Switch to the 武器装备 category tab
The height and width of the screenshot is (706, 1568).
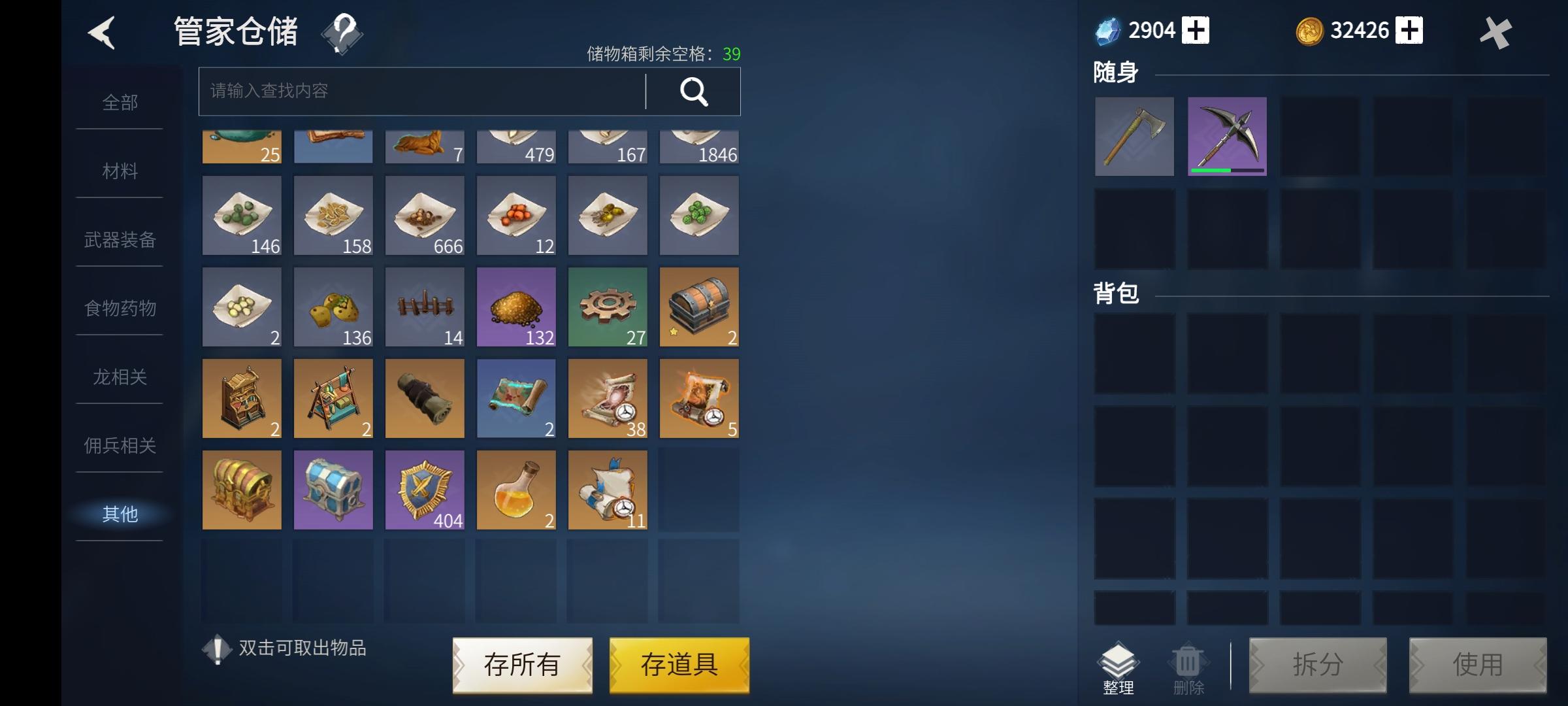pyautogui.click(x=120, y=241)
